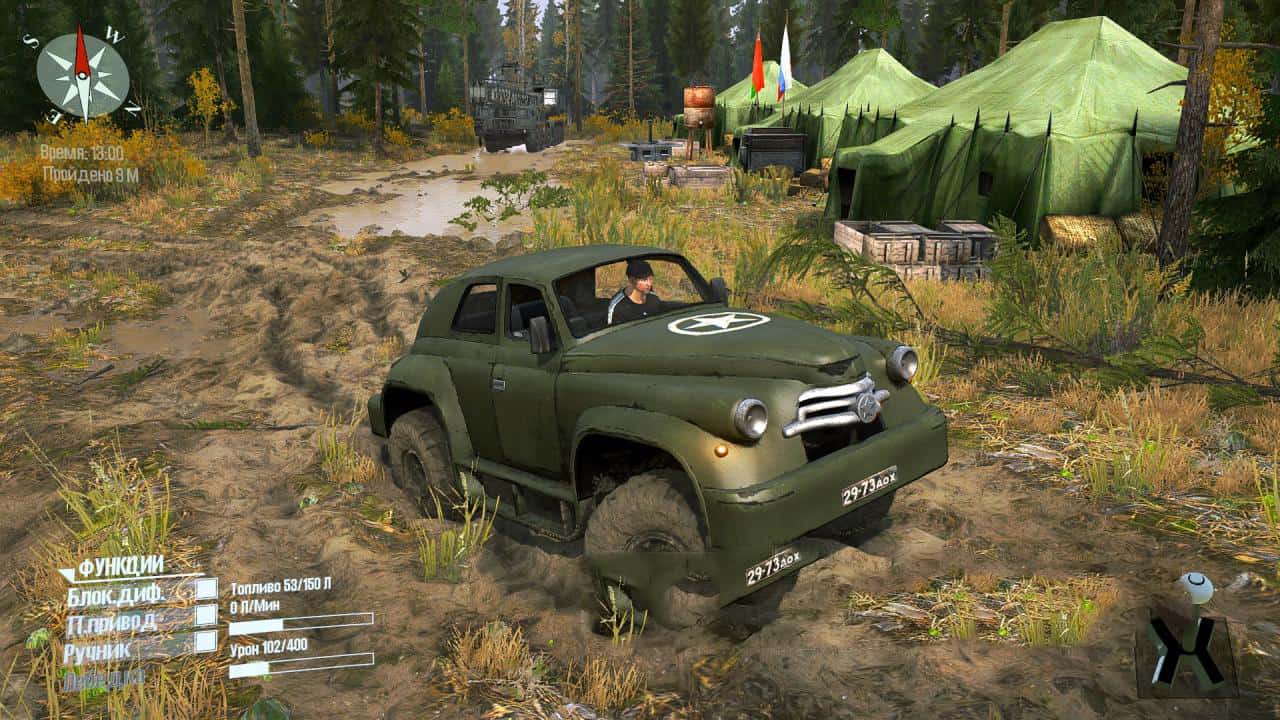This screenshot has width=1280, height=720.
Task: Toggle the Блок.Диф. differential lock checkbox
Action: [206, 589]
